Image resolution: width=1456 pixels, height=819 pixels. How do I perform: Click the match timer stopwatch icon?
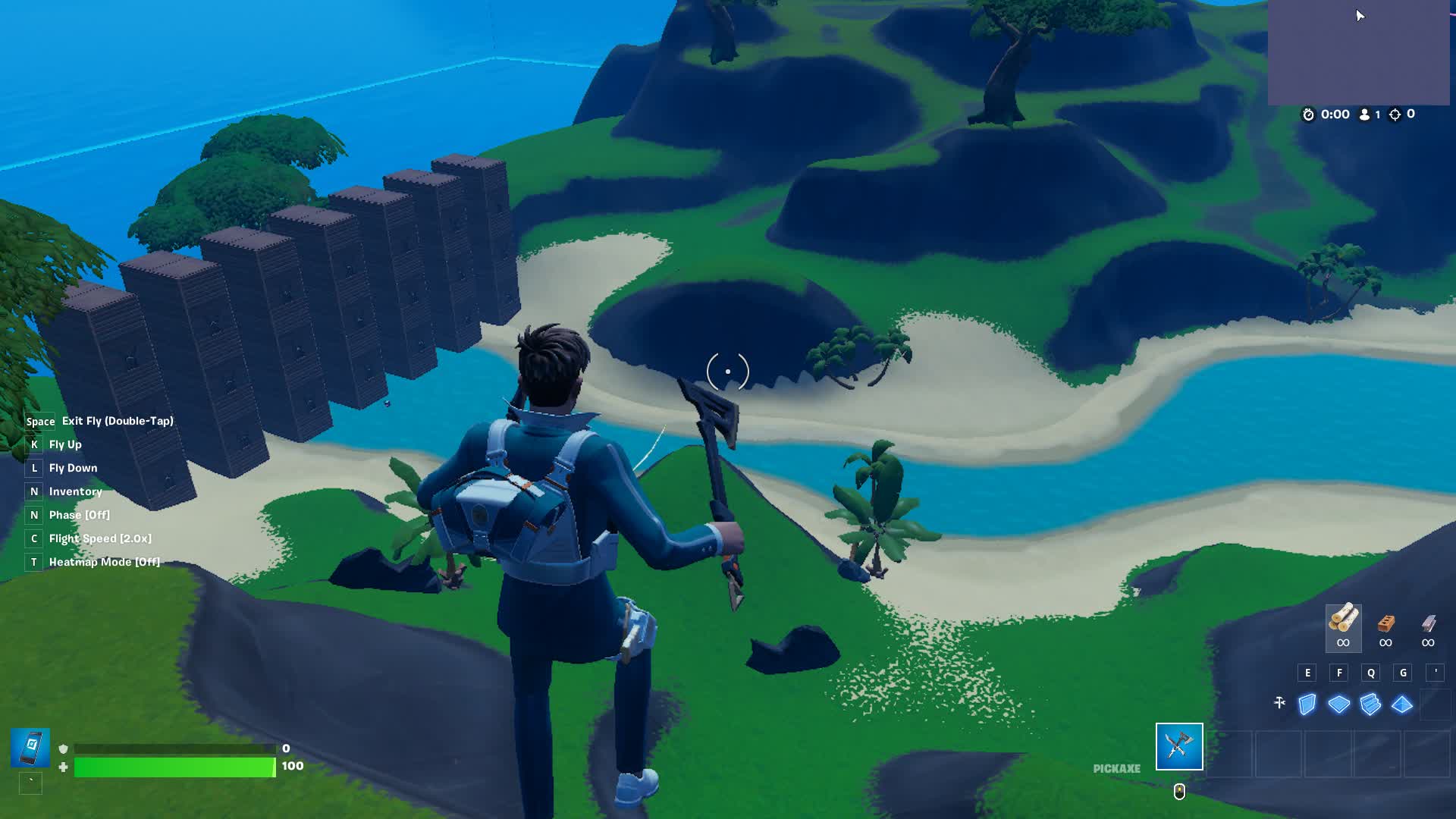tap(1308, 115)
